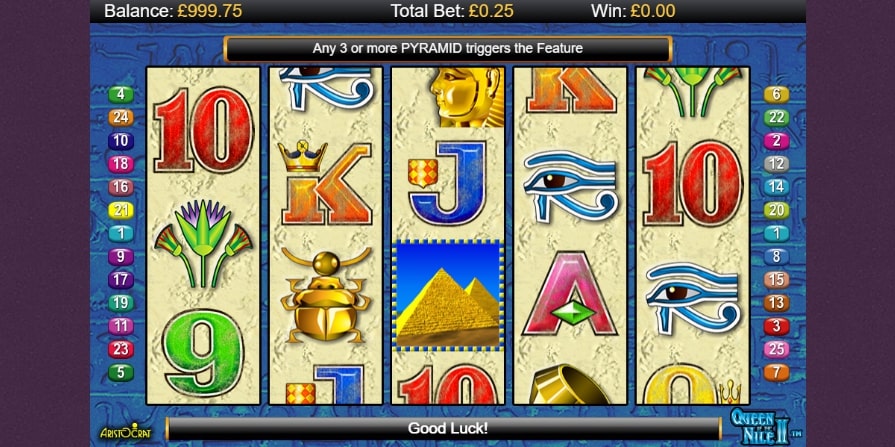Highlight the payline 19 indicator
The width and height of the screenshot is (895, 447).
tap(121, 303)
